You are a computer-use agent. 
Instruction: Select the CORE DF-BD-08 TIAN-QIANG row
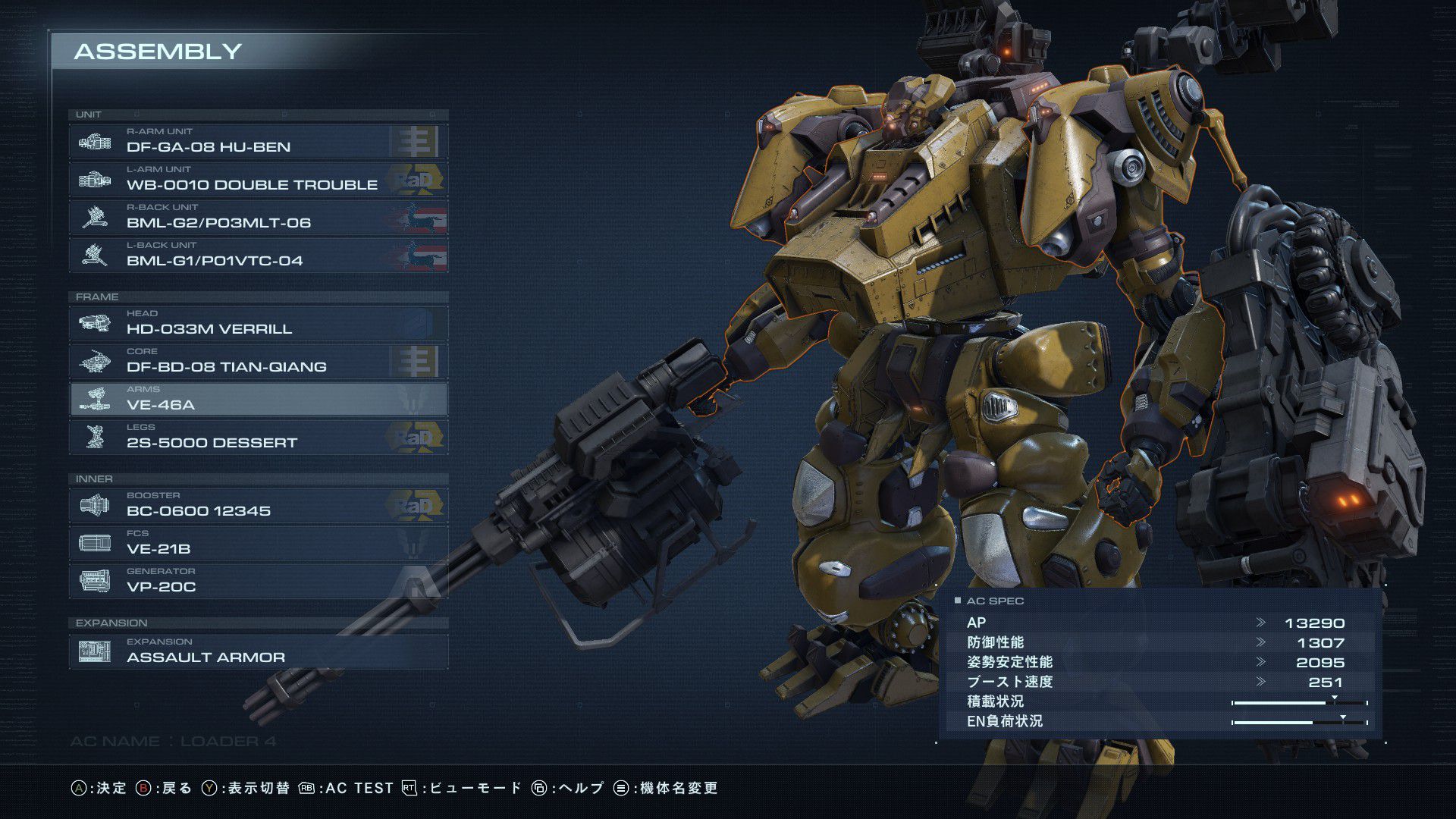[258, 361]
